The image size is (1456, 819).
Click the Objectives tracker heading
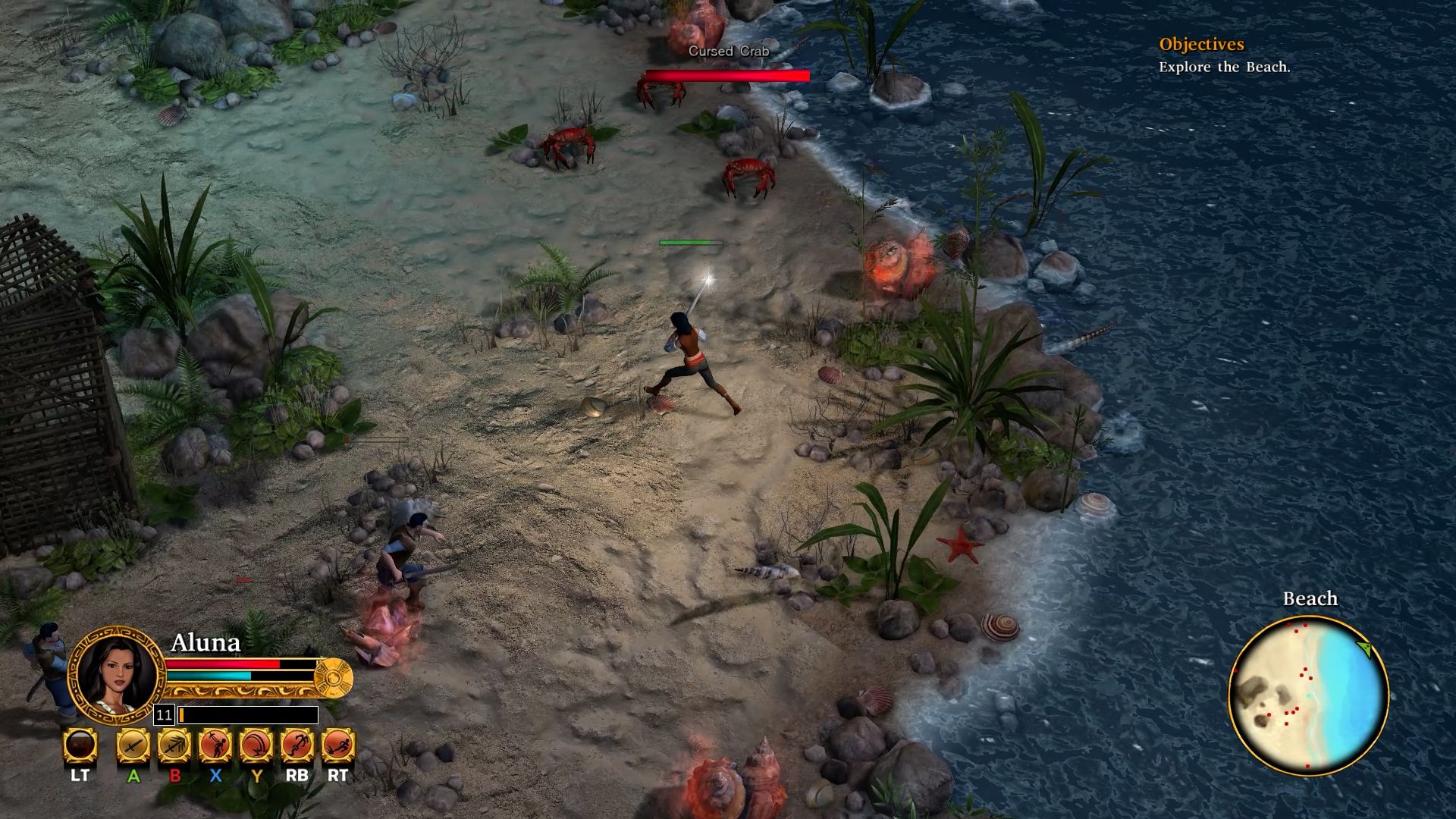pyautogui.click(x=1201, y=45)
